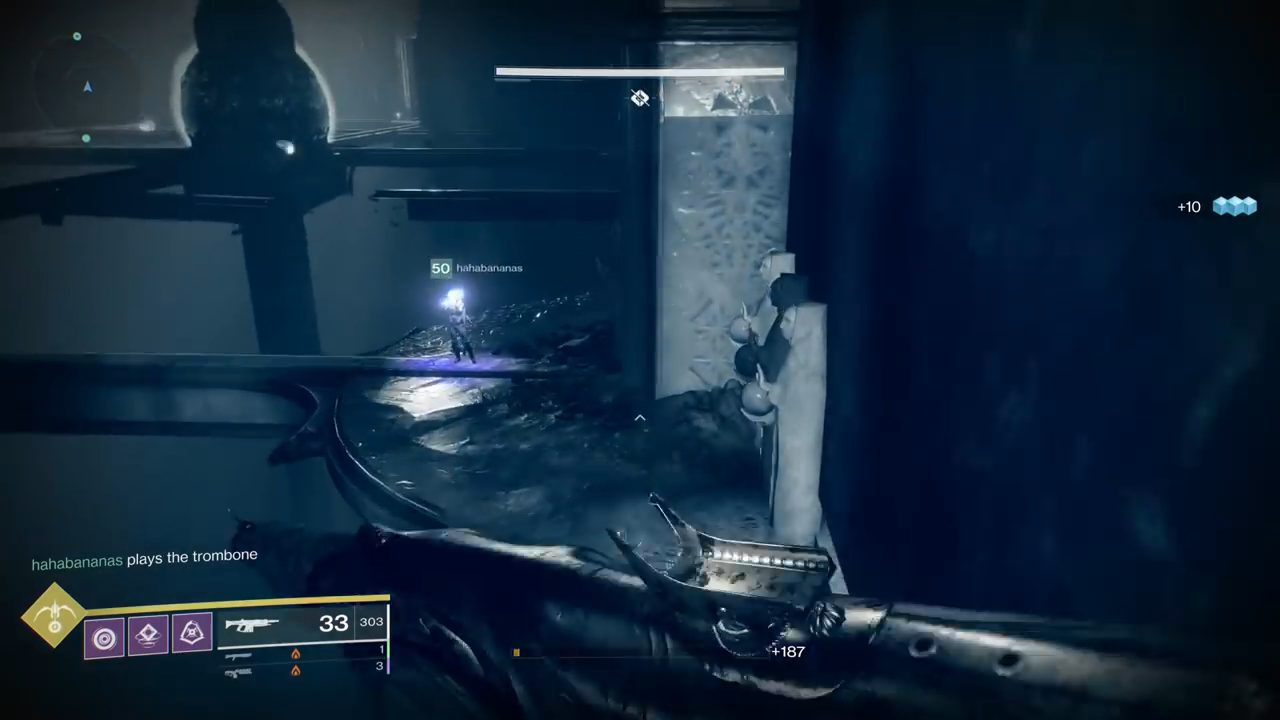Image resolution: width=1280 pixels, height=720 pixels.
Task: Select the objective marker under the boss bar
Action: click(640, 97)
